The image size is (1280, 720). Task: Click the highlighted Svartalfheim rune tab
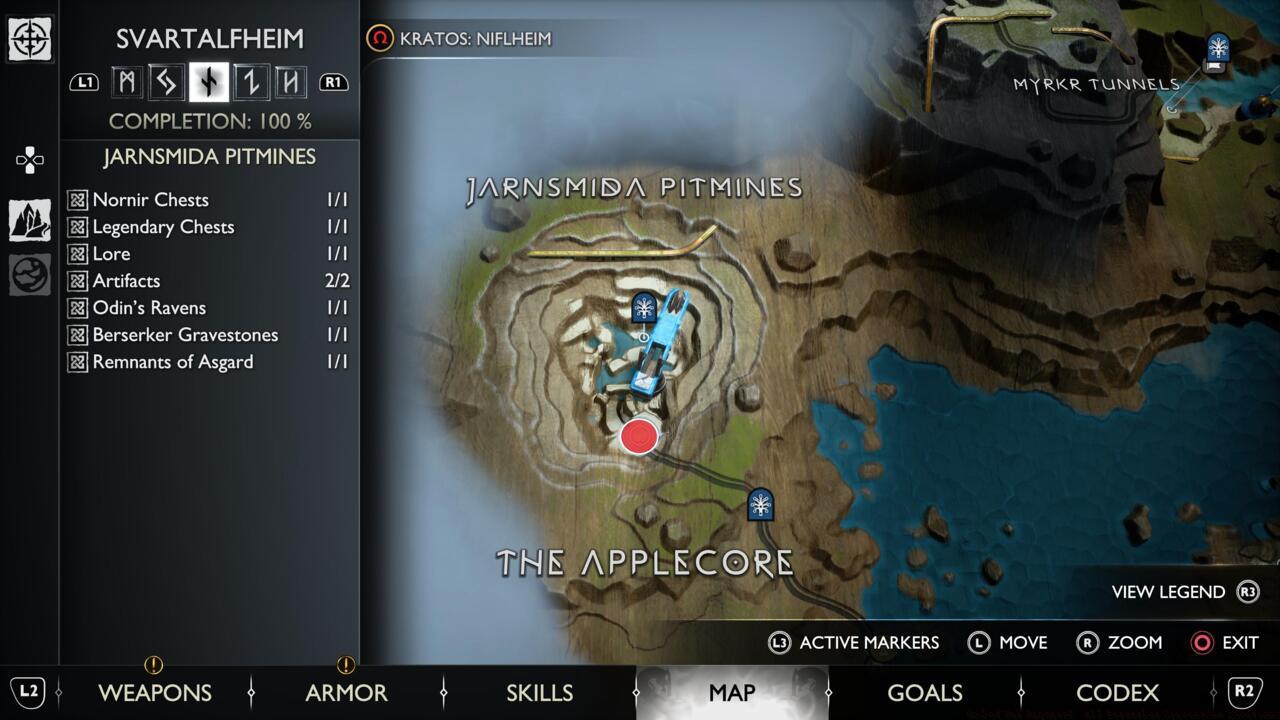[x=209, y=82]
